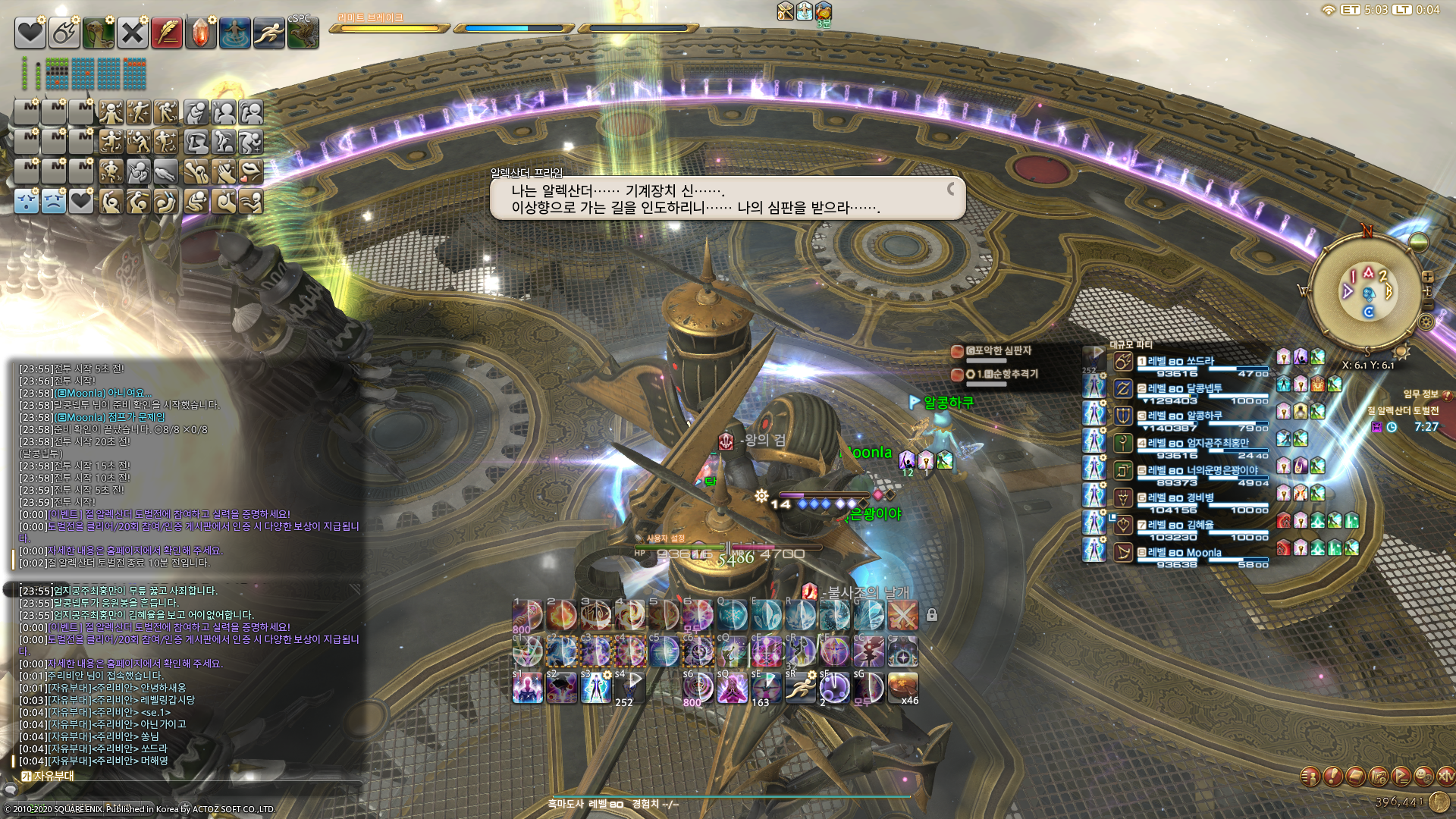Use the pie food item x46
1456x819 pixels.
click(x=902, y=688)
